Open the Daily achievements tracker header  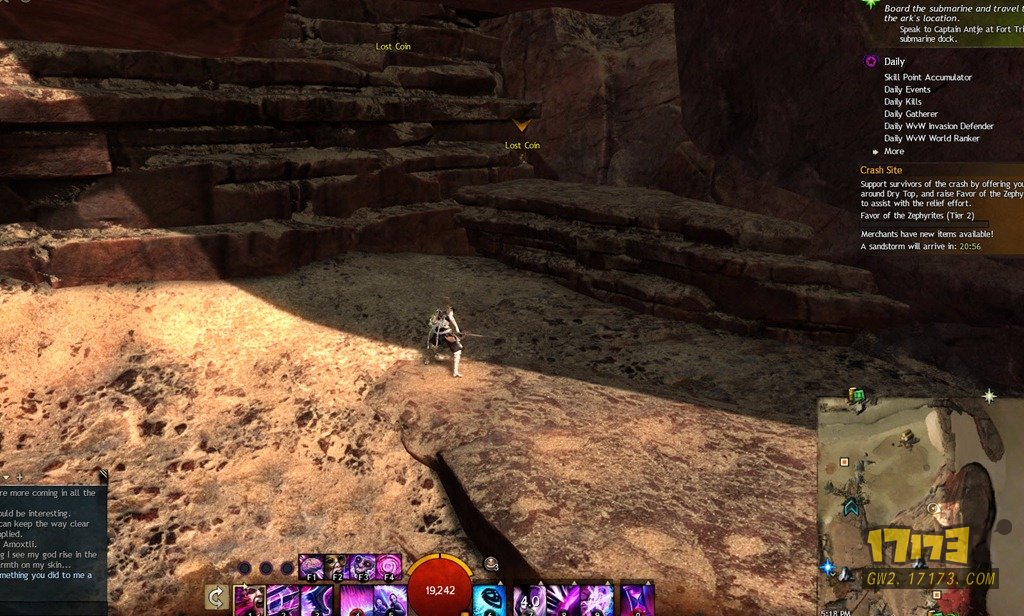(x=894, y=62)
